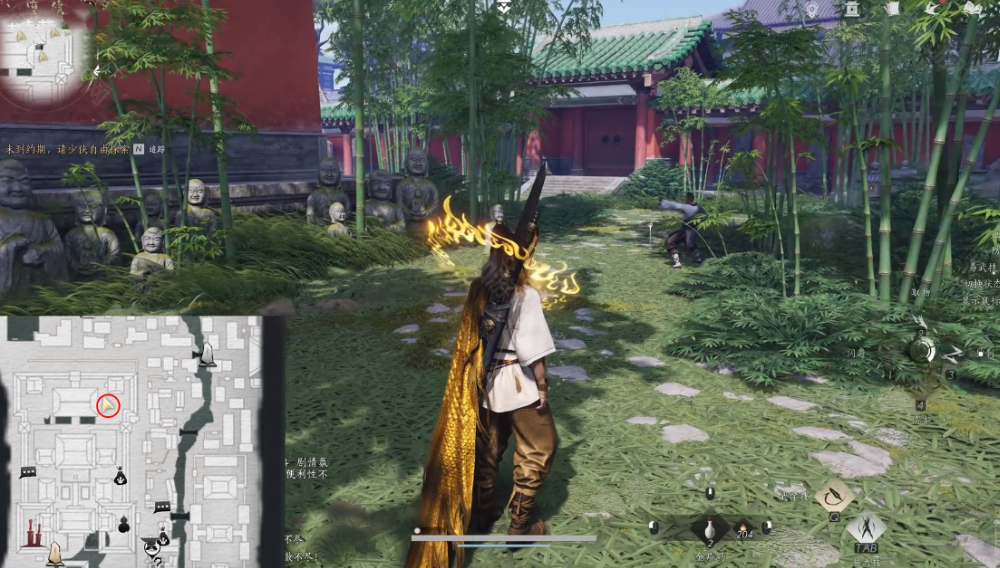Open the lantern-shaped icon in the top bar
Screen dimensions: 1000x568
pos(851,9)
